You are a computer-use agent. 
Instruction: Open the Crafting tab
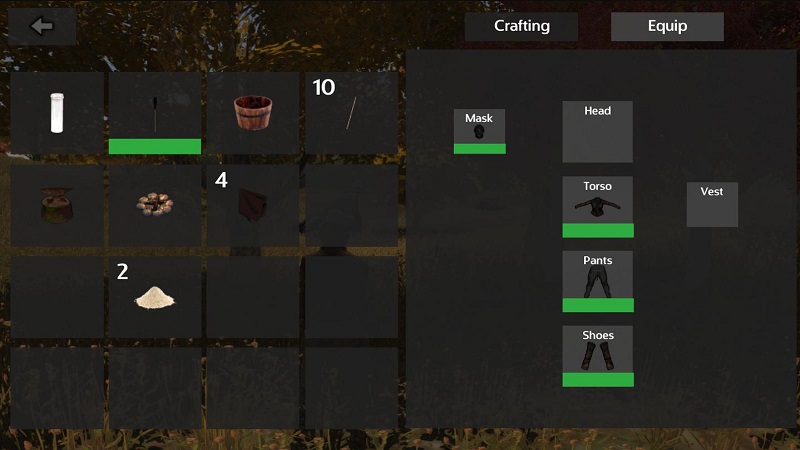521,26
